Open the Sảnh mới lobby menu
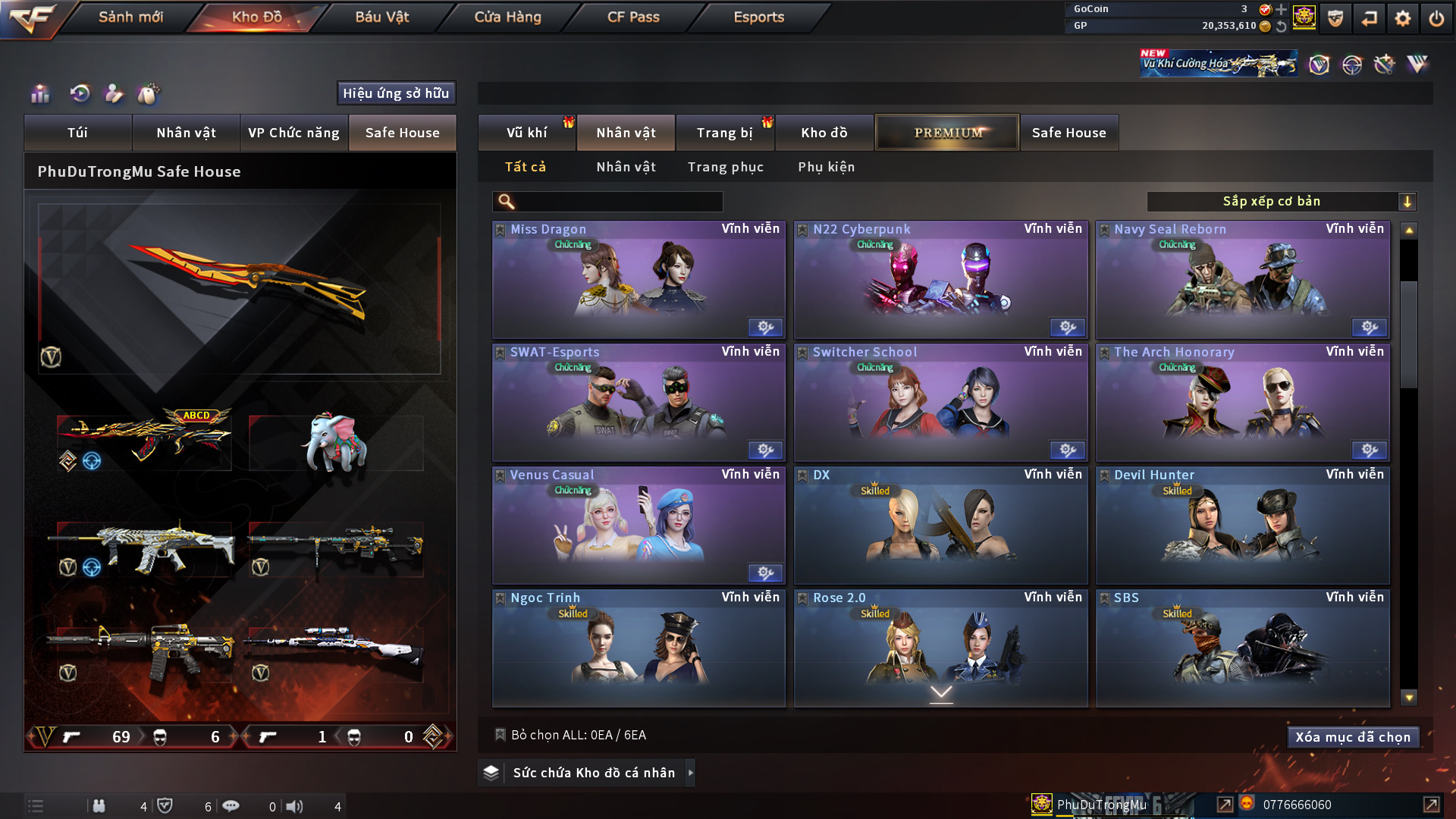 (130, 17)
